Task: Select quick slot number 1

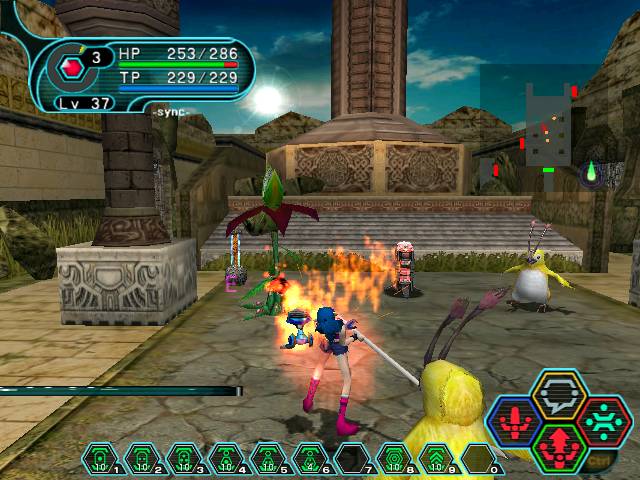Action: tap(100, 458)
